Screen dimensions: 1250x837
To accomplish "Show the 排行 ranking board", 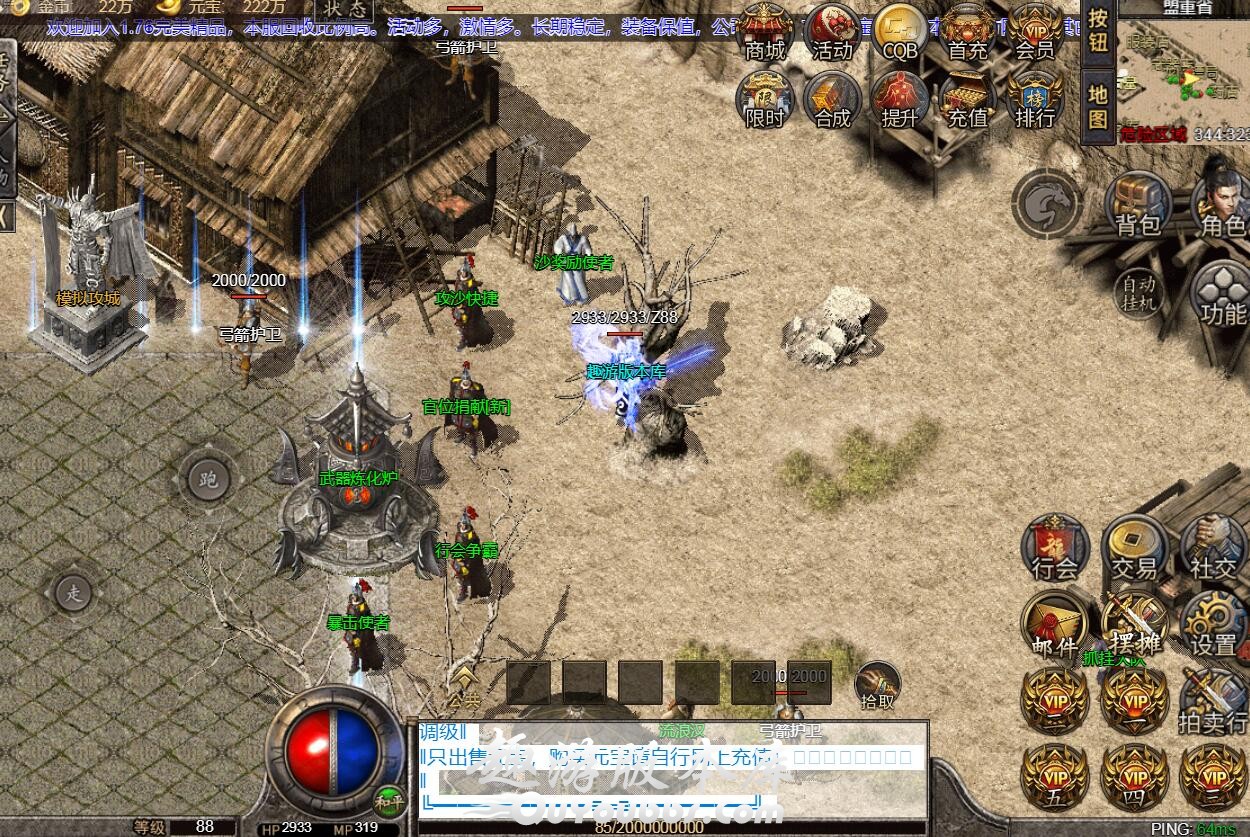I will pyautogui.click(x=1035, y=100).
